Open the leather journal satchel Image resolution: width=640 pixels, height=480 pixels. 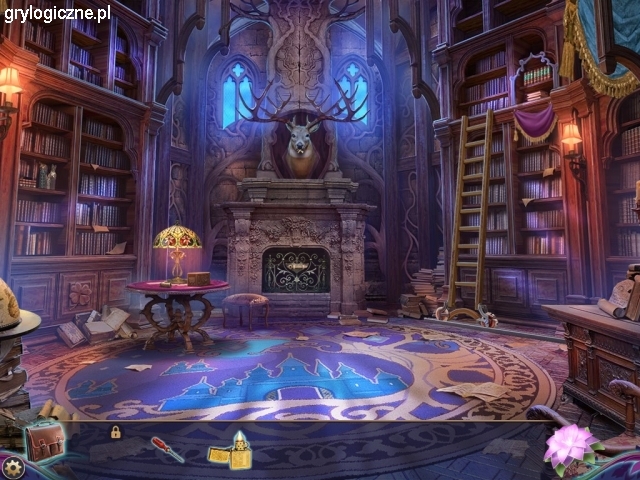tap(44, 439)
